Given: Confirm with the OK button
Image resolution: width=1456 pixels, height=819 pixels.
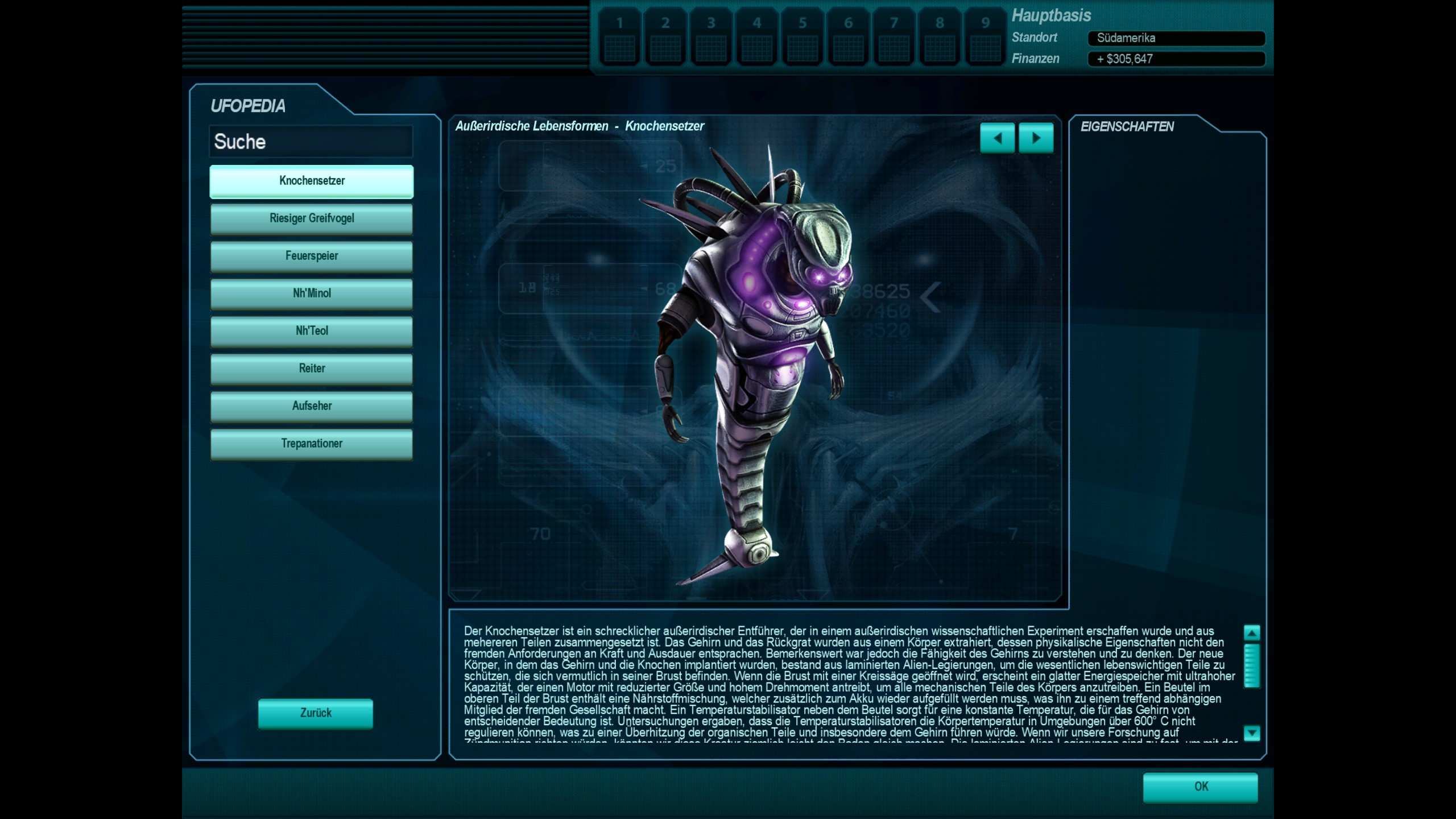Looking at the screenshot, I should tap(1200, 787).
